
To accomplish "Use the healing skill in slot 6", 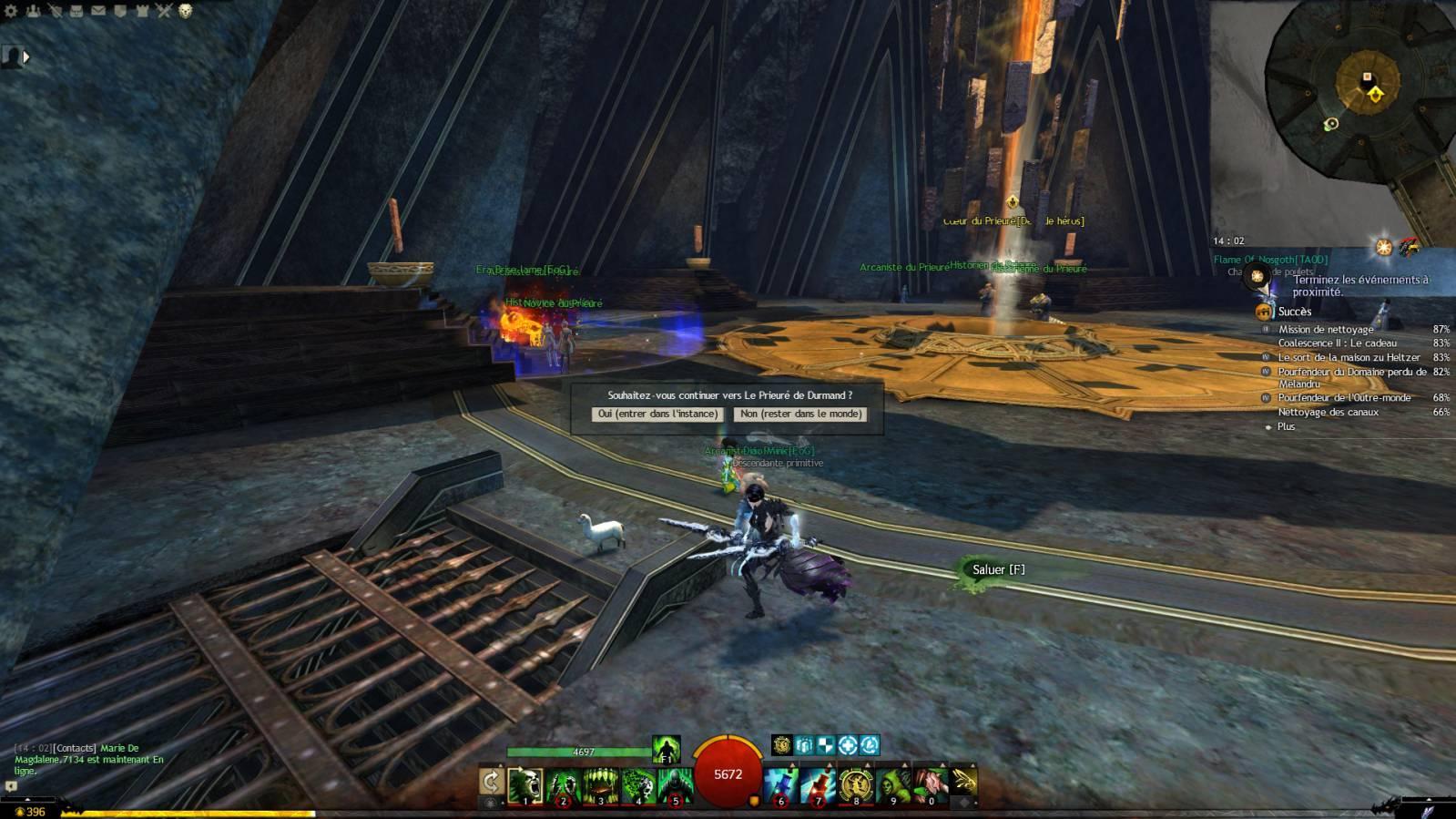I will coord(781,784).
